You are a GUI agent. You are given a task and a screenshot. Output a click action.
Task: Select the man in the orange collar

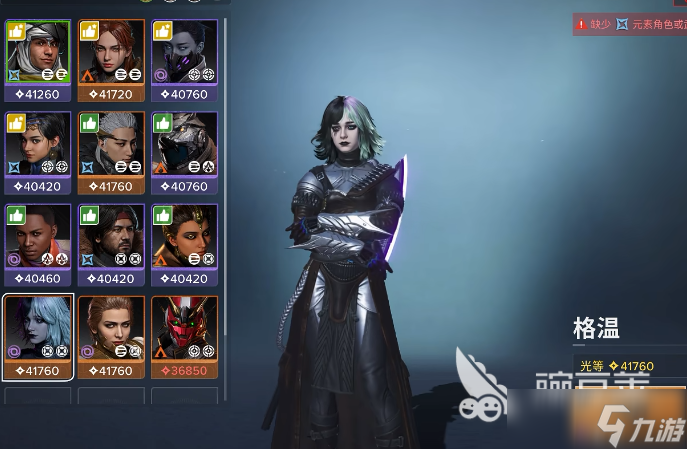pyautogui.click(x=38, y=236)
